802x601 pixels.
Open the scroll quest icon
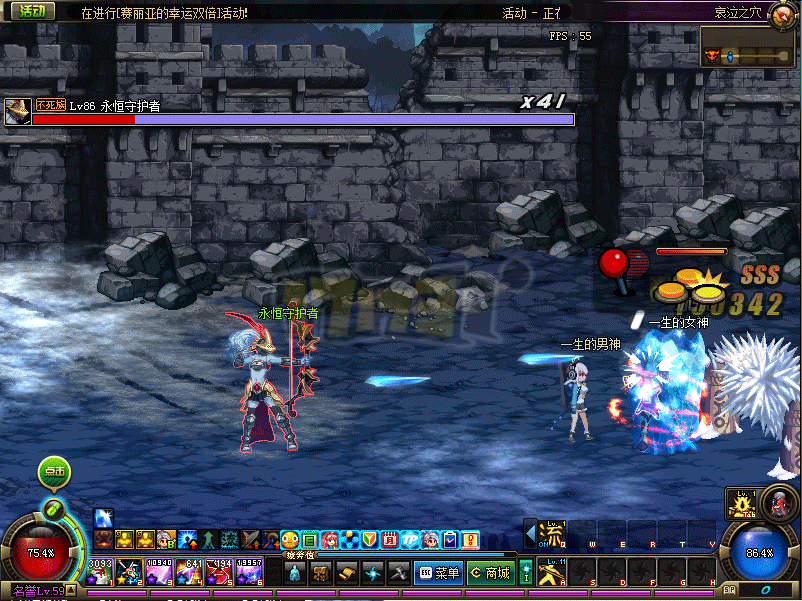coord(346,573)
